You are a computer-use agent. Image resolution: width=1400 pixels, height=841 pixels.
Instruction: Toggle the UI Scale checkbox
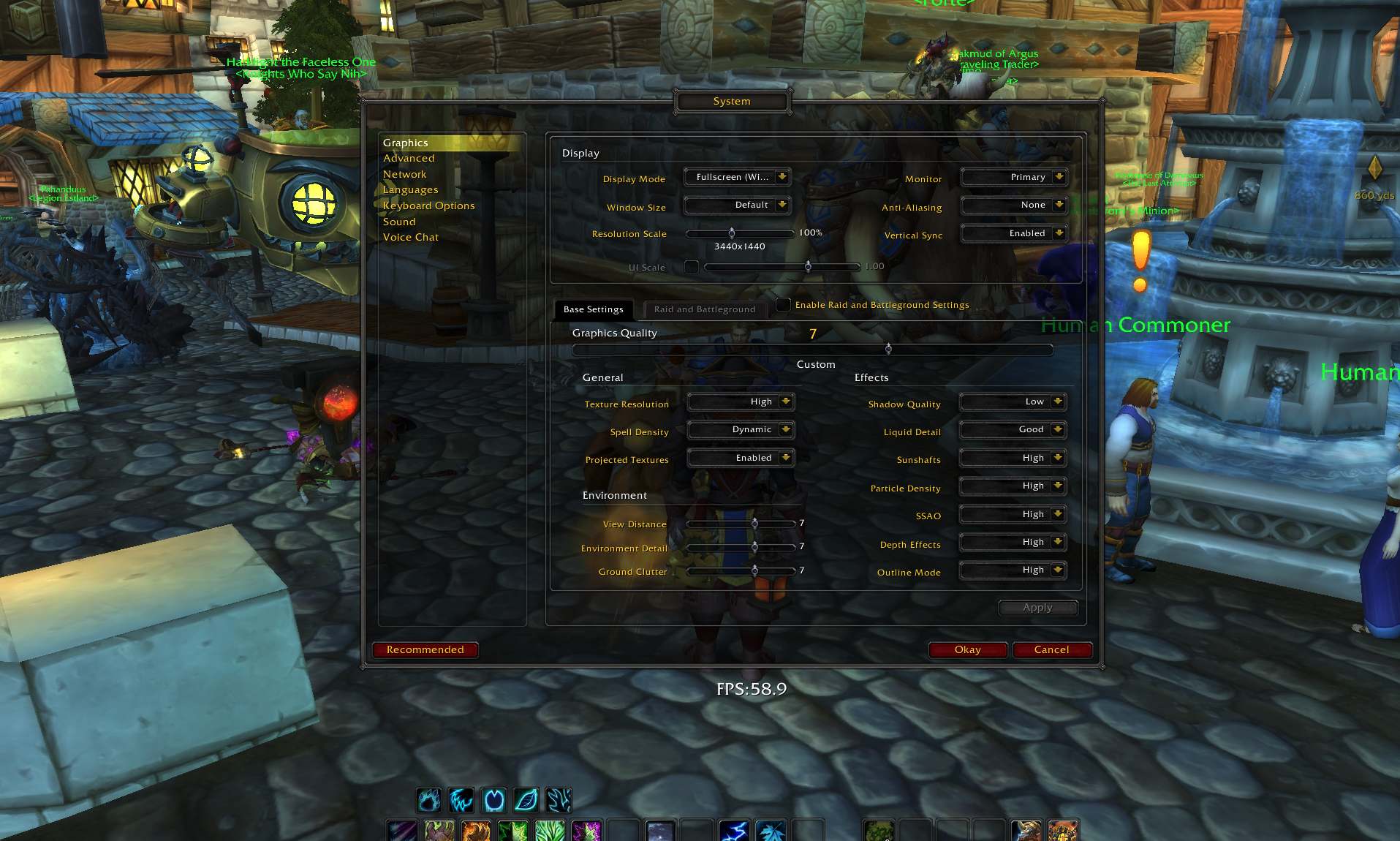pyautogui.click(x=692, y=267)
